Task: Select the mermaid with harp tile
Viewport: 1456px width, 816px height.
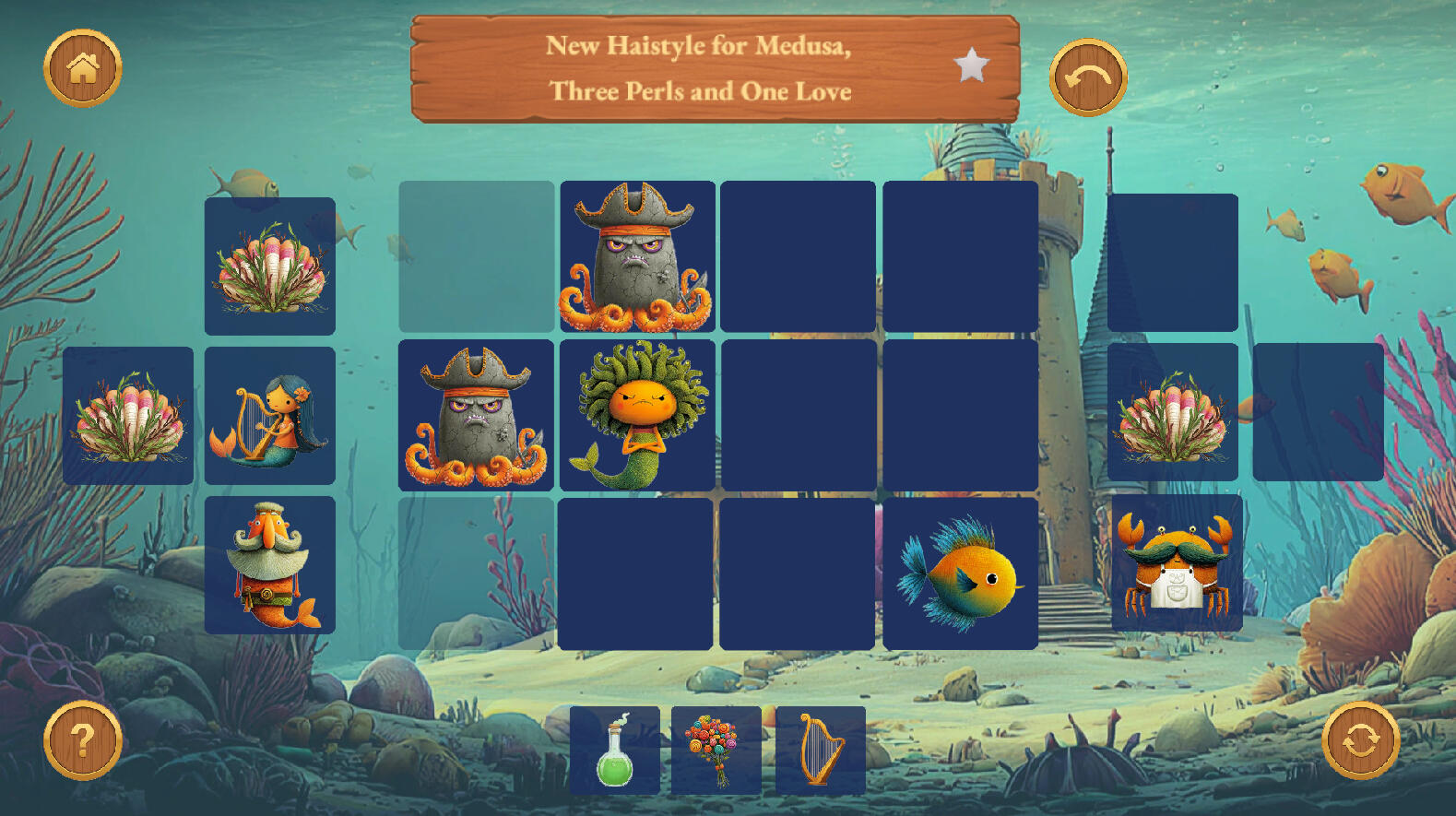Action: (x=269, y=416)
